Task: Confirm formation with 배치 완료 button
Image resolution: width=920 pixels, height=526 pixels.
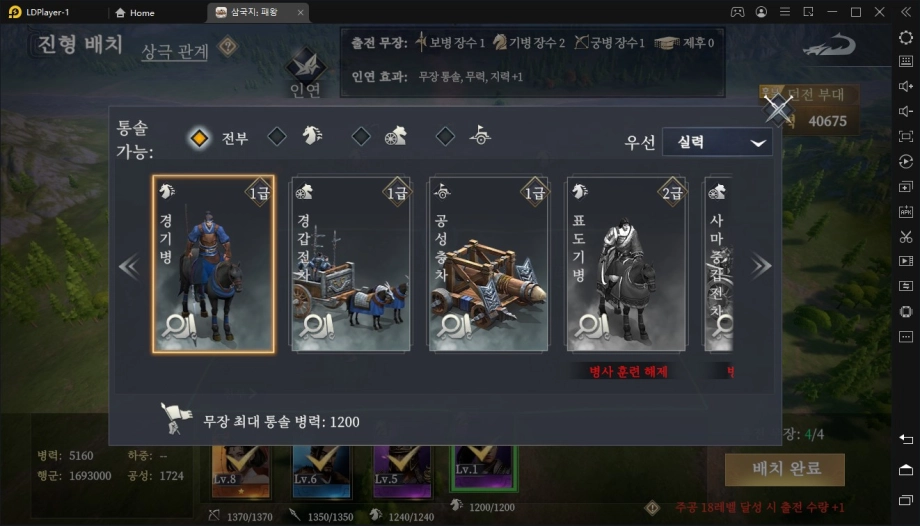Action: pos(784,469)
